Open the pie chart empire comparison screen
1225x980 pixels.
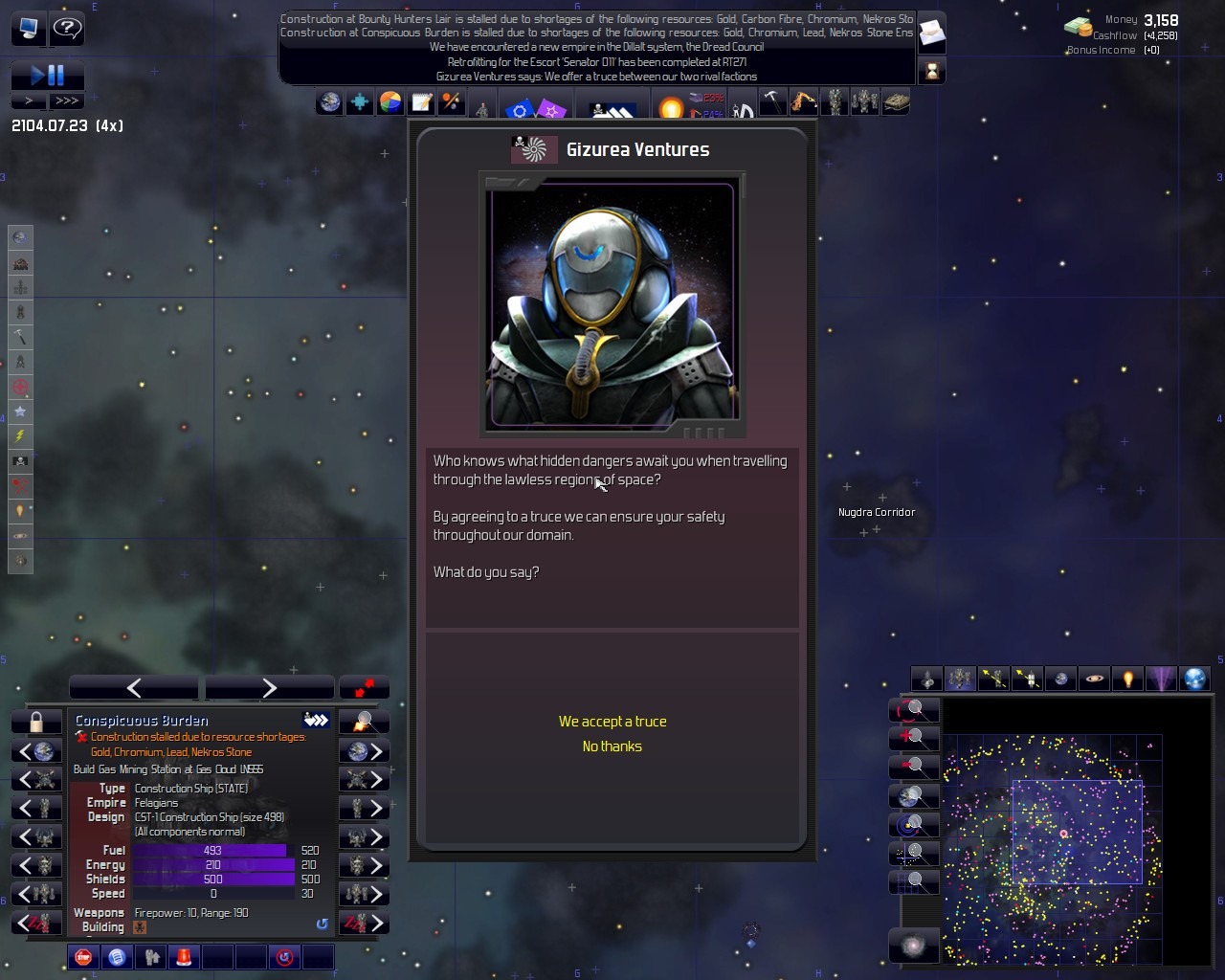point(390,102)
